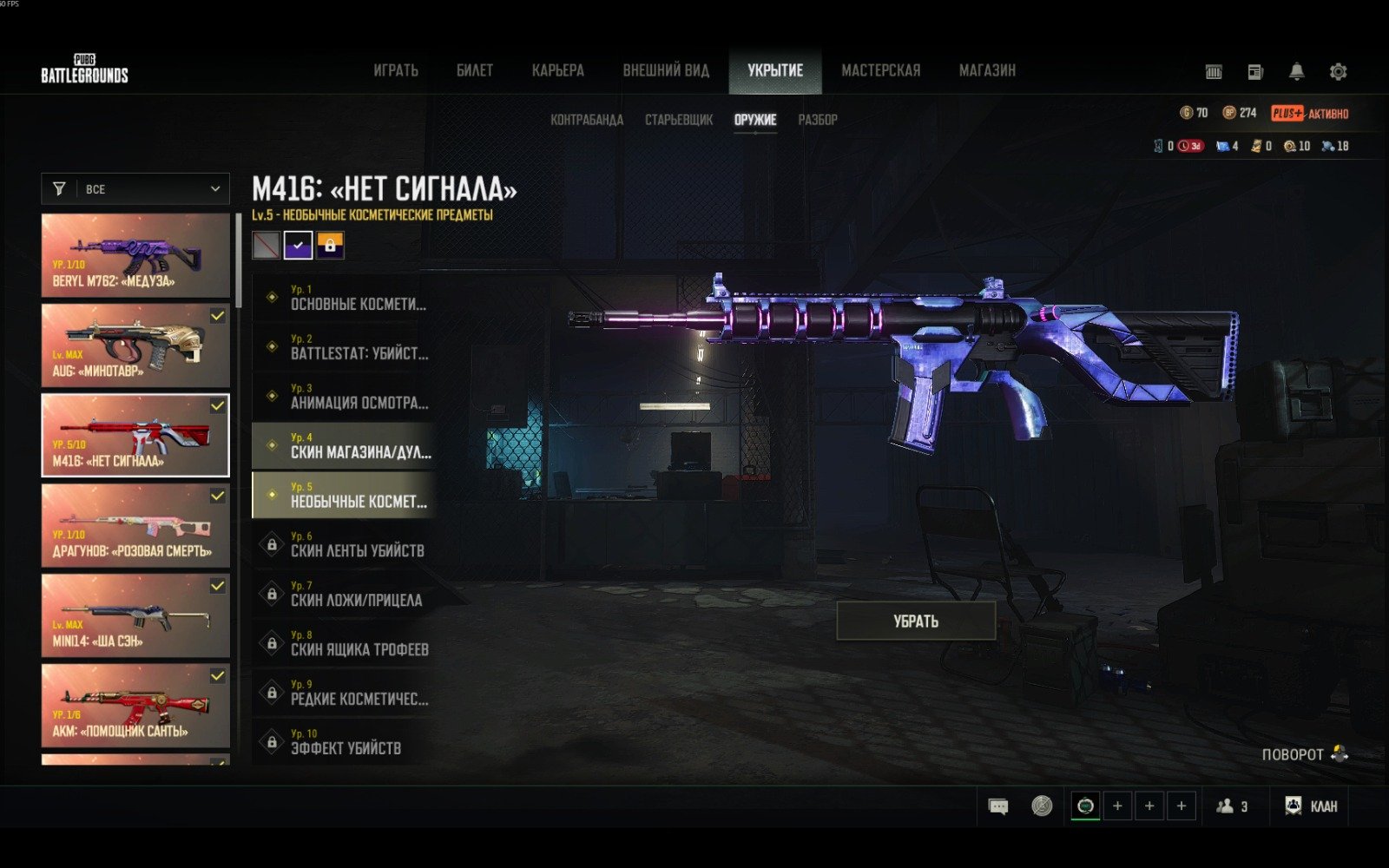The width and height of the screenshot is (1389, 868).
Task: Select the Mini14 «Ша Сэн» skin
Action: (x=135, y=615)
